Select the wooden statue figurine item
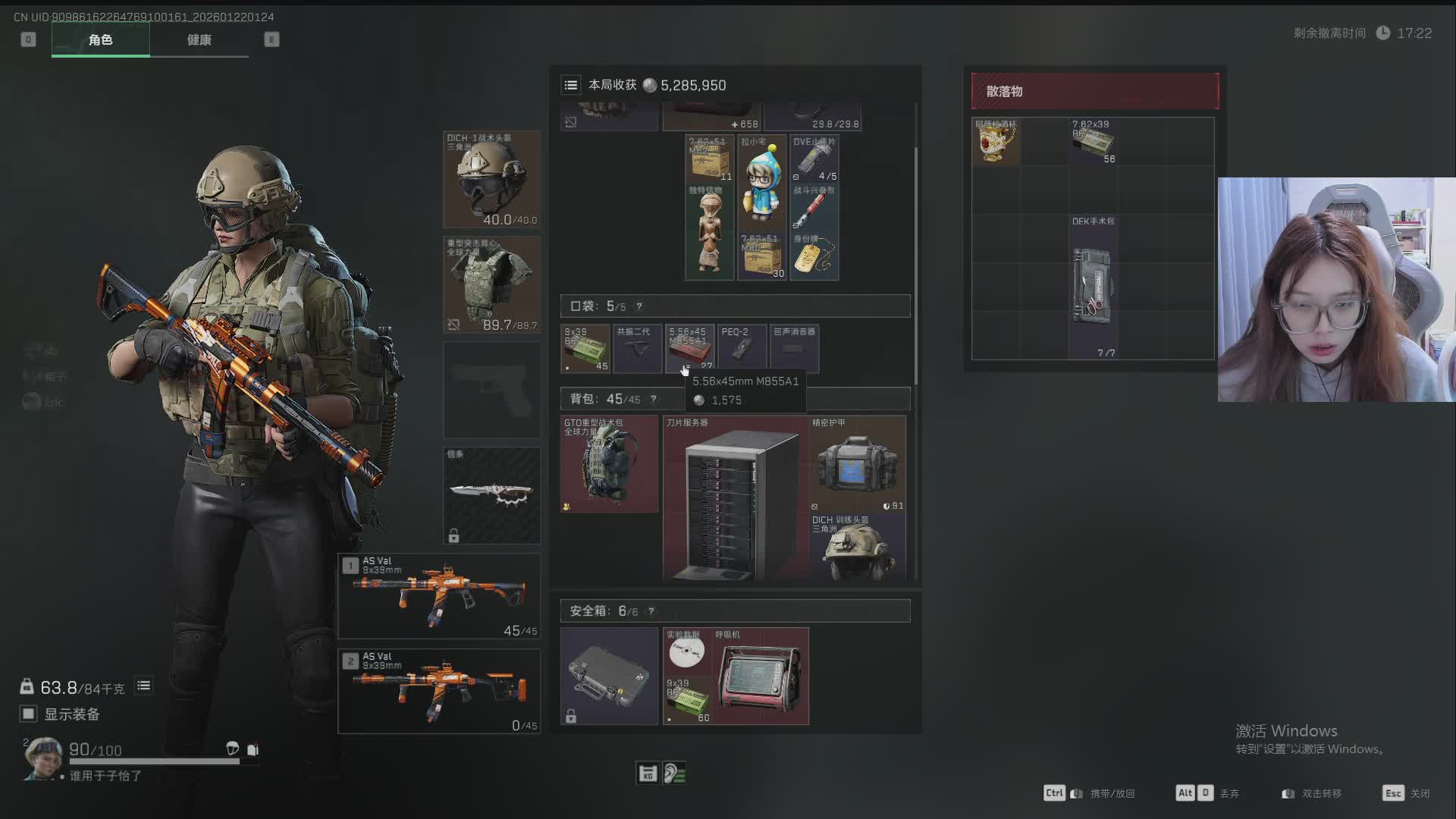The height and width of the screenshot is (819, 1456). pyautogui.click(x=710, y=232)
